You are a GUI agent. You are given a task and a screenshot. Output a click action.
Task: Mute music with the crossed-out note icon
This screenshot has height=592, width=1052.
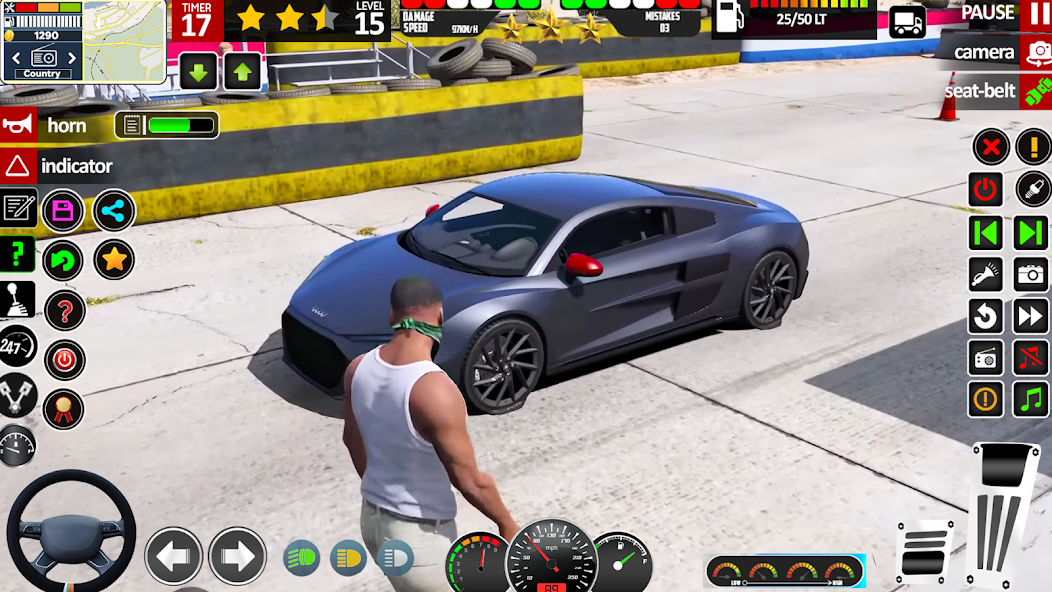pyautogui.click(x=1031, y=358)
